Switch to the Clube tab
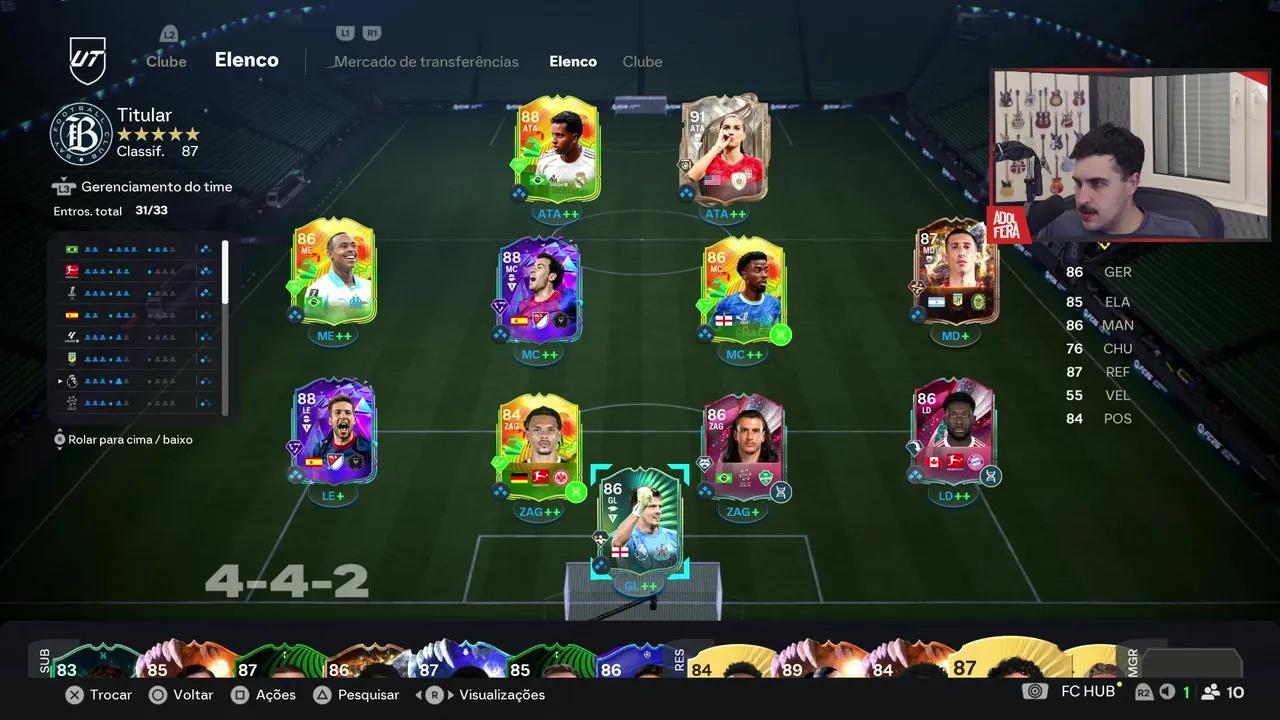Image resolution: width=1280 pixels, height=720 pixels. click(642, 61)
